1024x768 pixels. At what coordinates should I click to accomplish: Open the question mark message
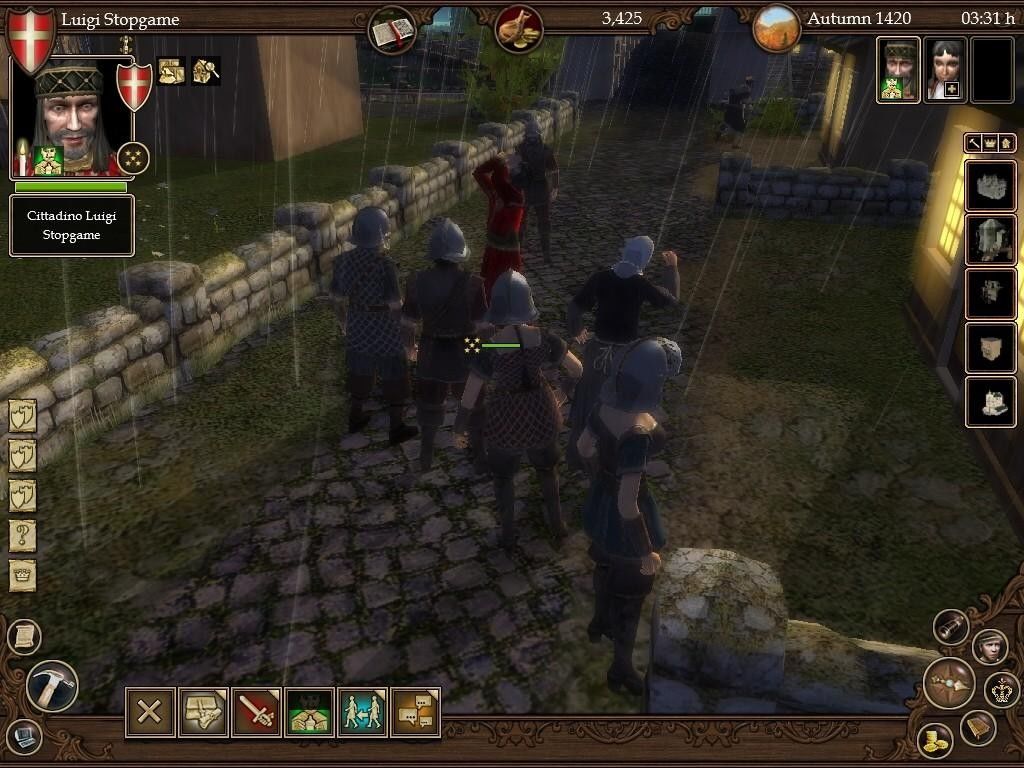tap(23, 536)
